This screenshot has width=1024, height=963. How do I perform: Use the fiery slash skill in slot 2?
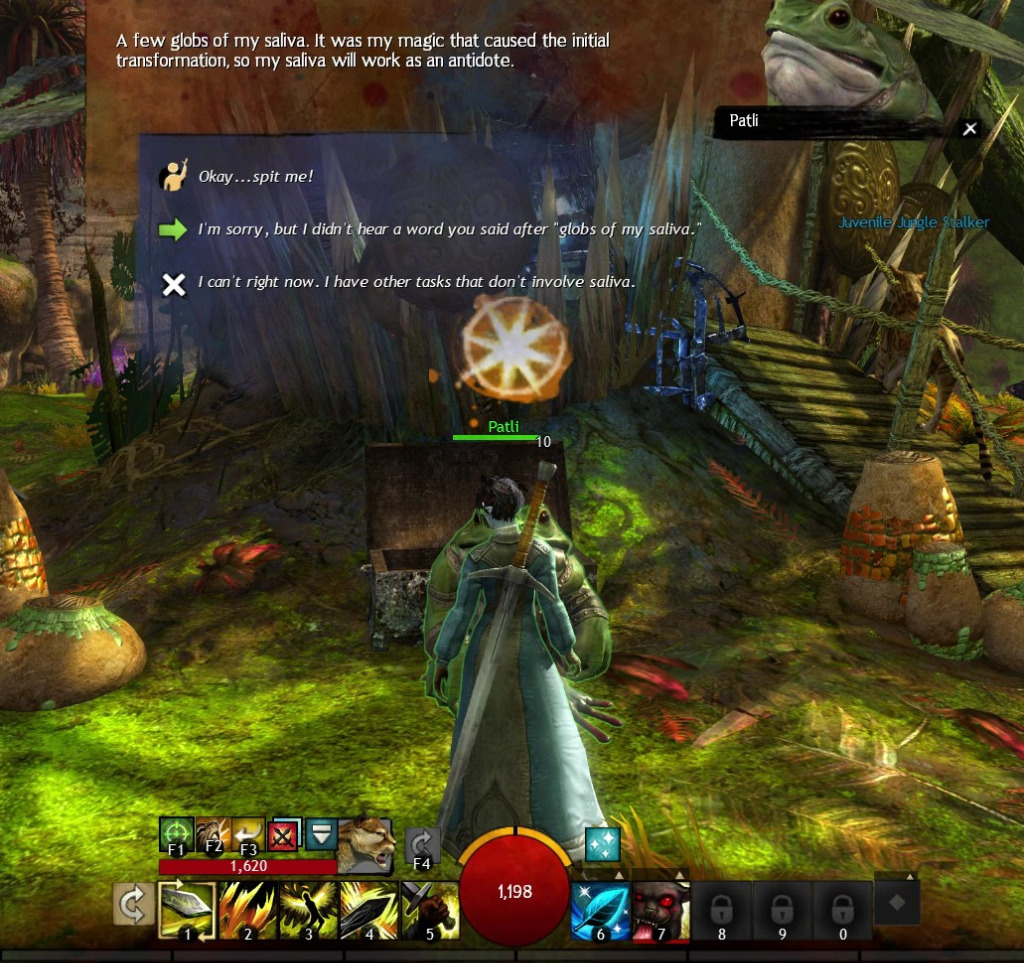248,911
